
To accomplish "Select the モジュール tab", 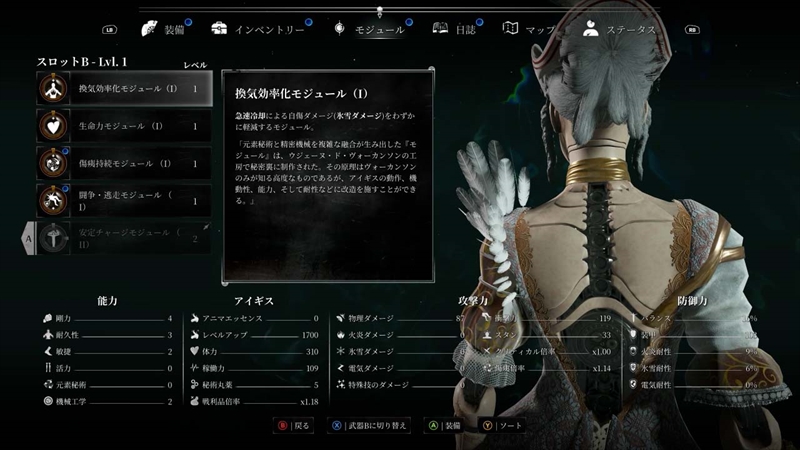I will 371,30.
